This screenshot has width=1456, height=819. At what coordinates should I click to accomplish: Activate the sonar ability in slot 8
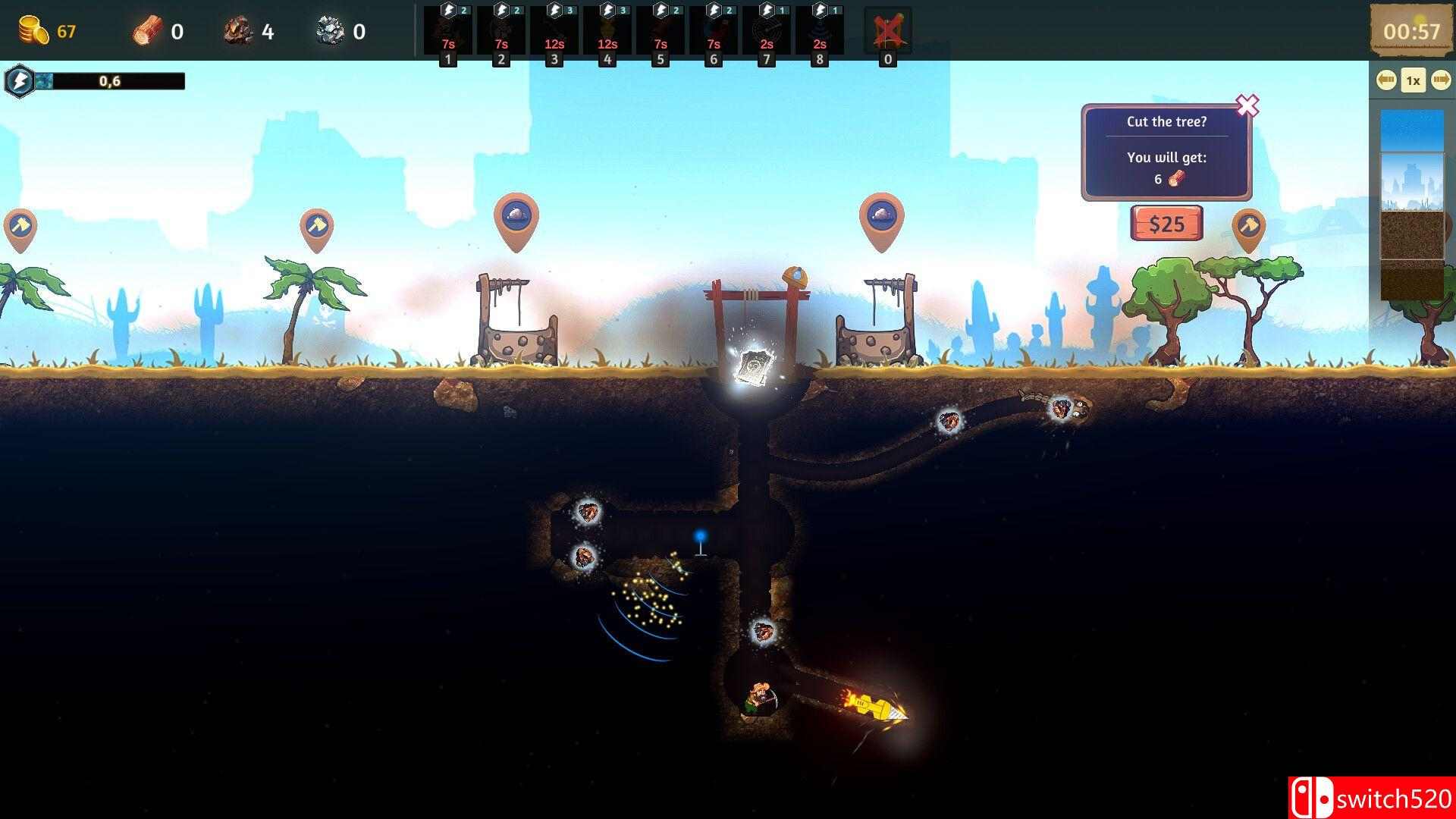[819, 30]
